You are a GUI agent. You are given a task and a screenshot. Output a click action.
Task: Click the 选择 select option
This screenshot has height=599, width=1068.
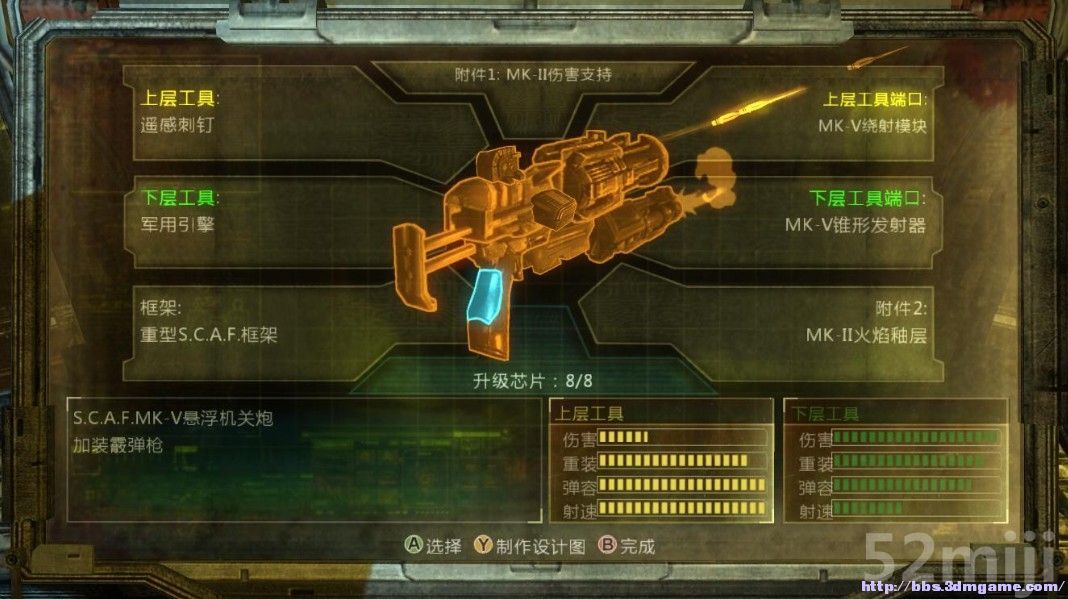point(433,546)
